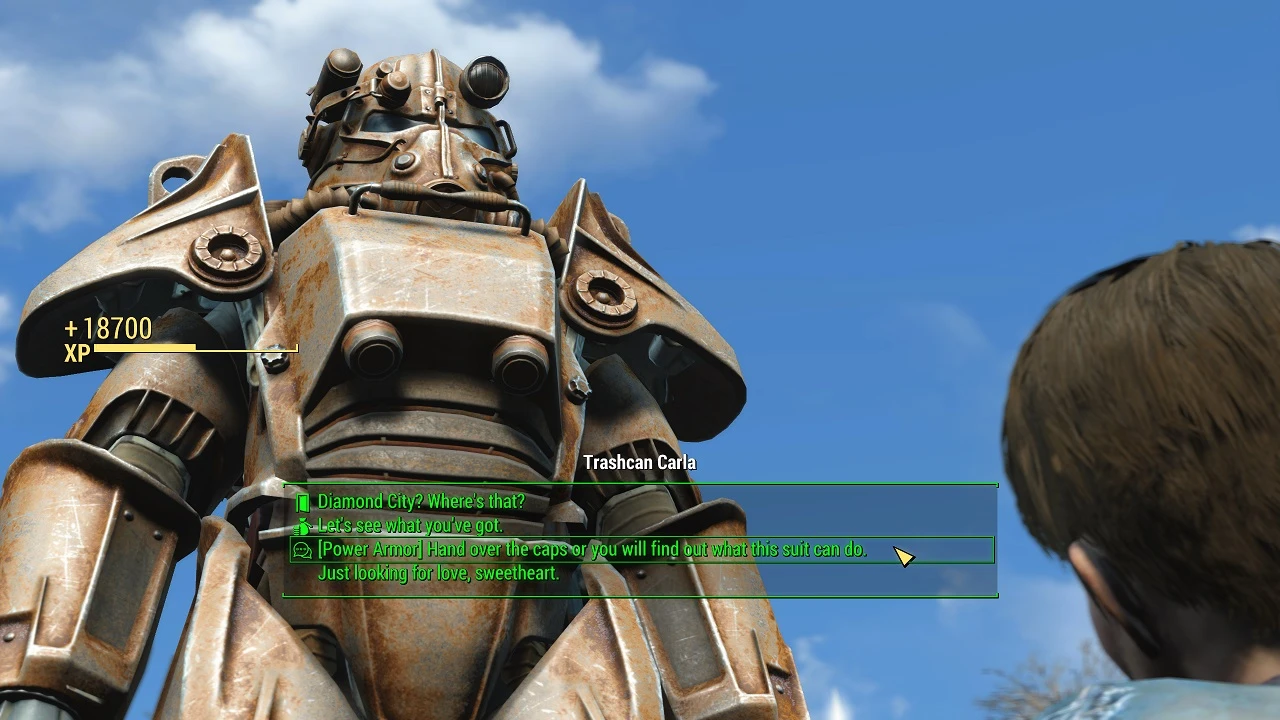This screenshot has height=720, width=1280.
Task: Click the "Trashcan Carla" nameplate above the dialogue
Action: coord(642,463)
